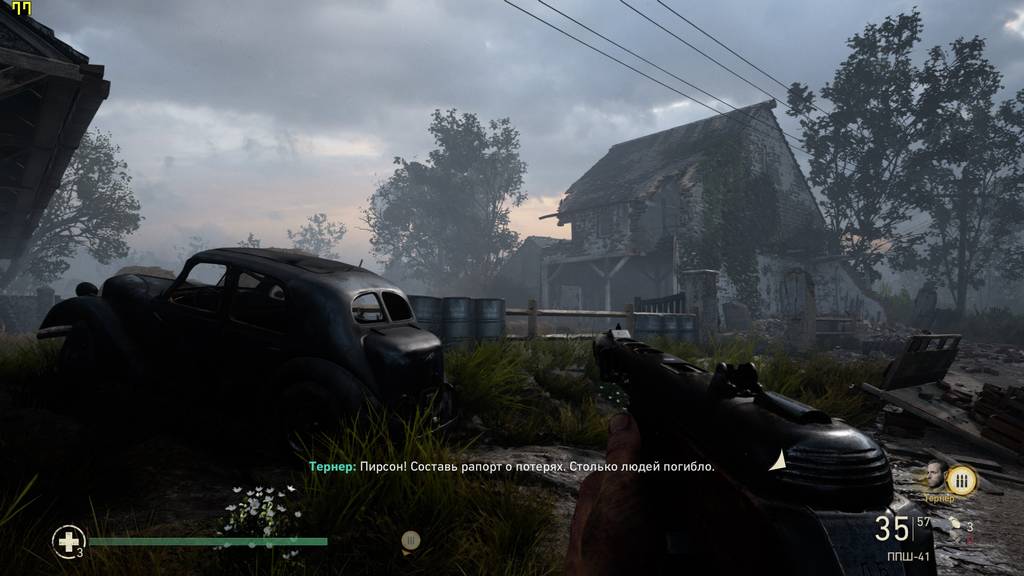
Task: Use the medkit icon with white cross
Action: (68, 542)
